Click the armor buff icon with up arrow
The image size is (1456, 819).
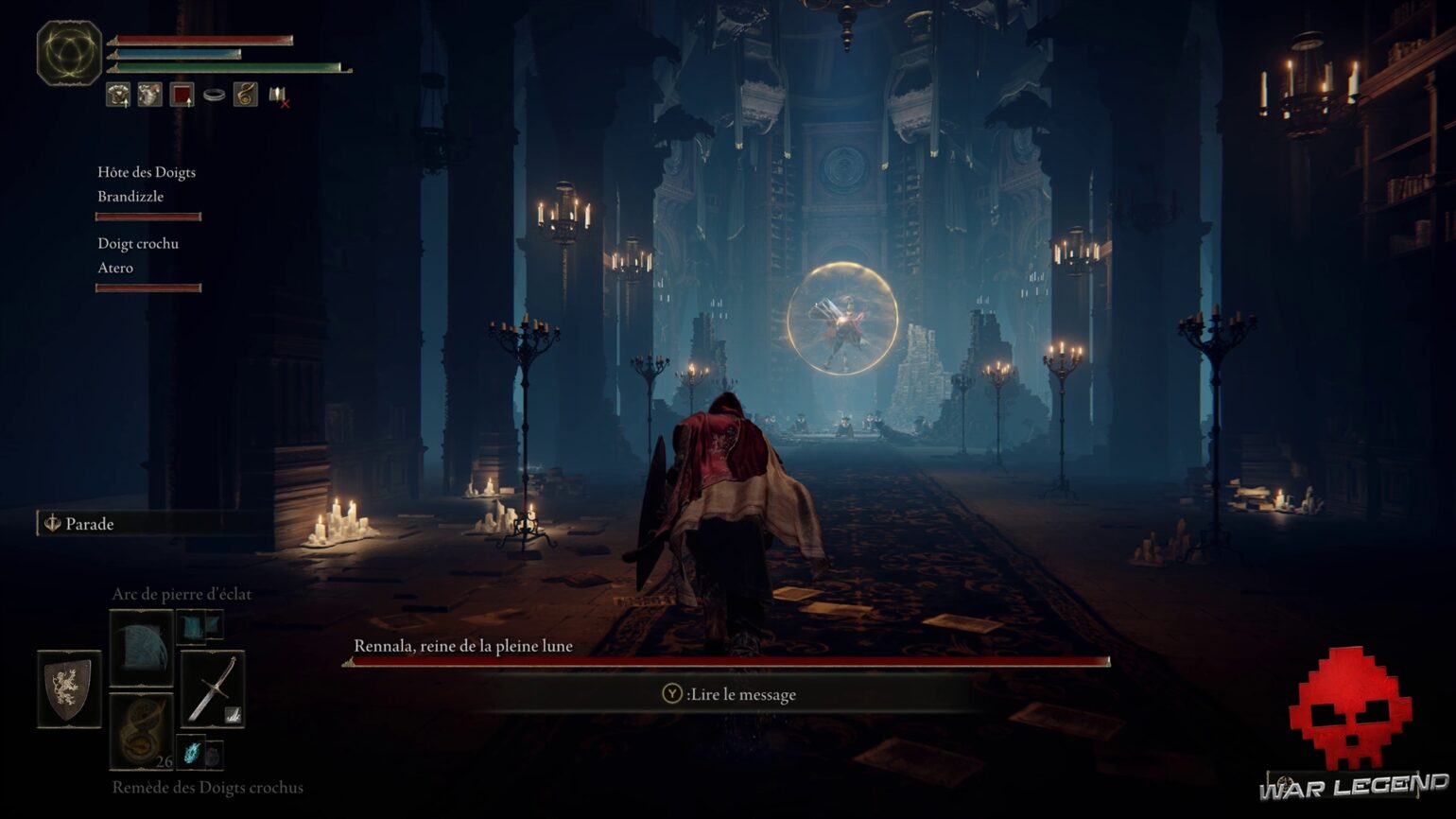(118, 96)
